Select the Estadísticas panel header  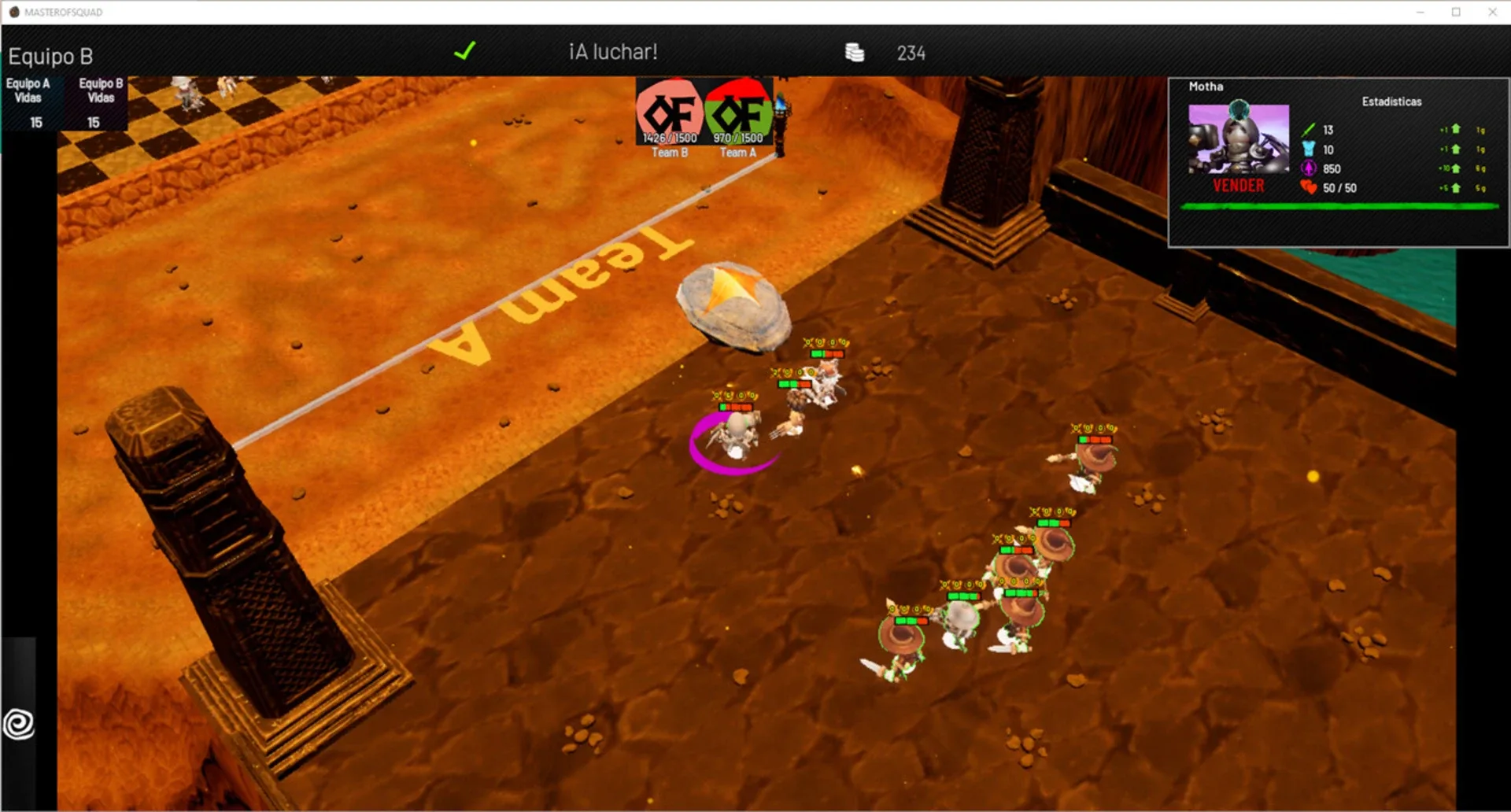1393,101
